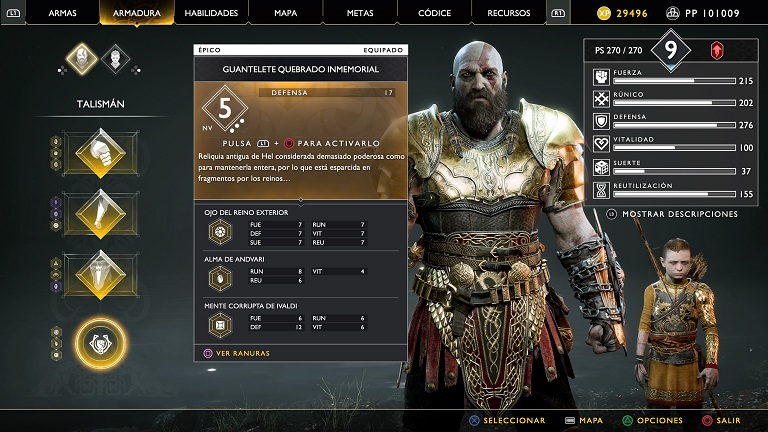
Task: Go to the Mapa tab
Action: pyautogui.click(x=284, y=13)
